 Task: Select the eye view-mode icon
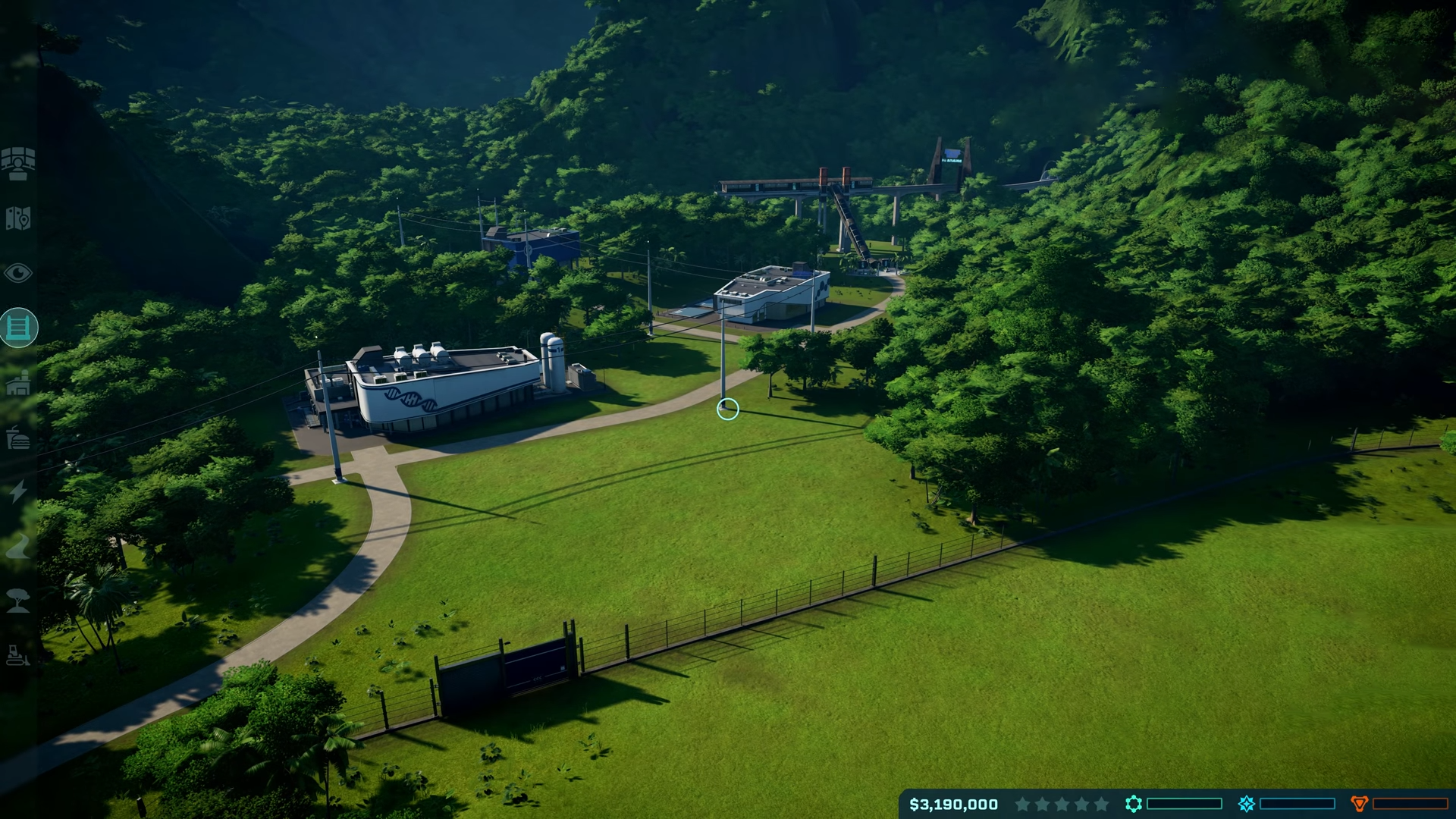coord(18,273)
